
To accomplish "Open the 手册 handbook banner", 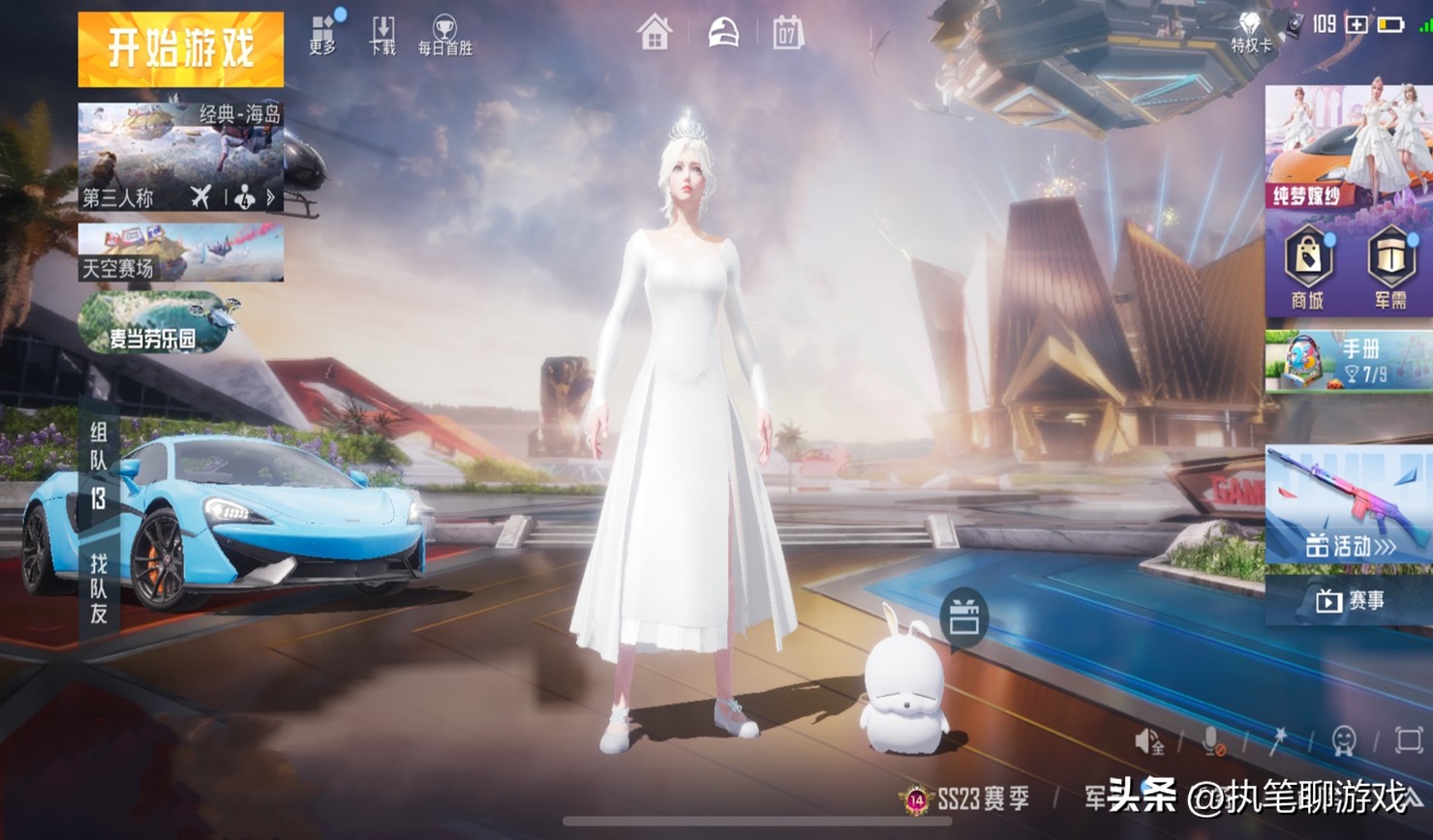I will pyautogui.click(x=1348, y=360).
